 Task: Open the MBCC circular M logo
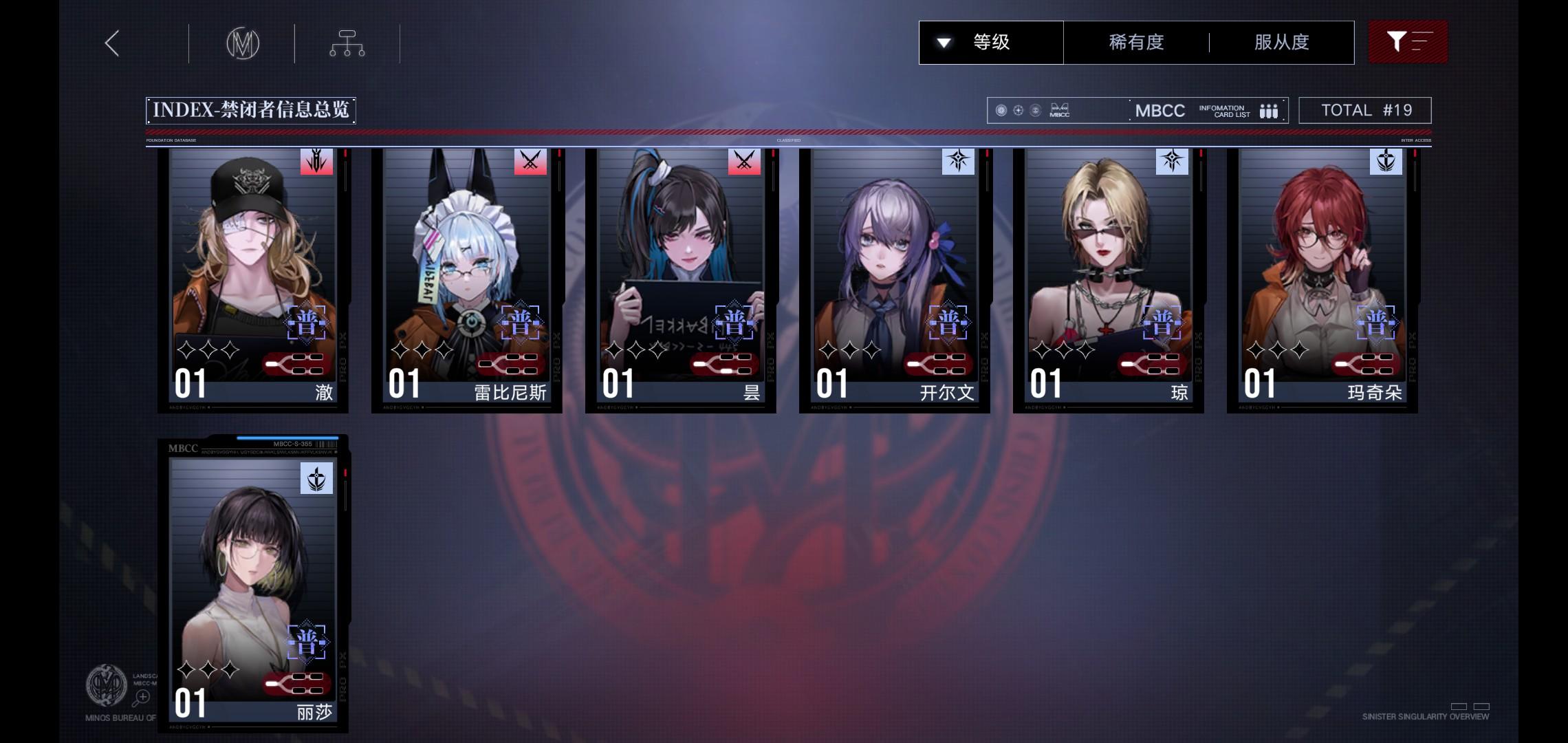coord(242,43)
